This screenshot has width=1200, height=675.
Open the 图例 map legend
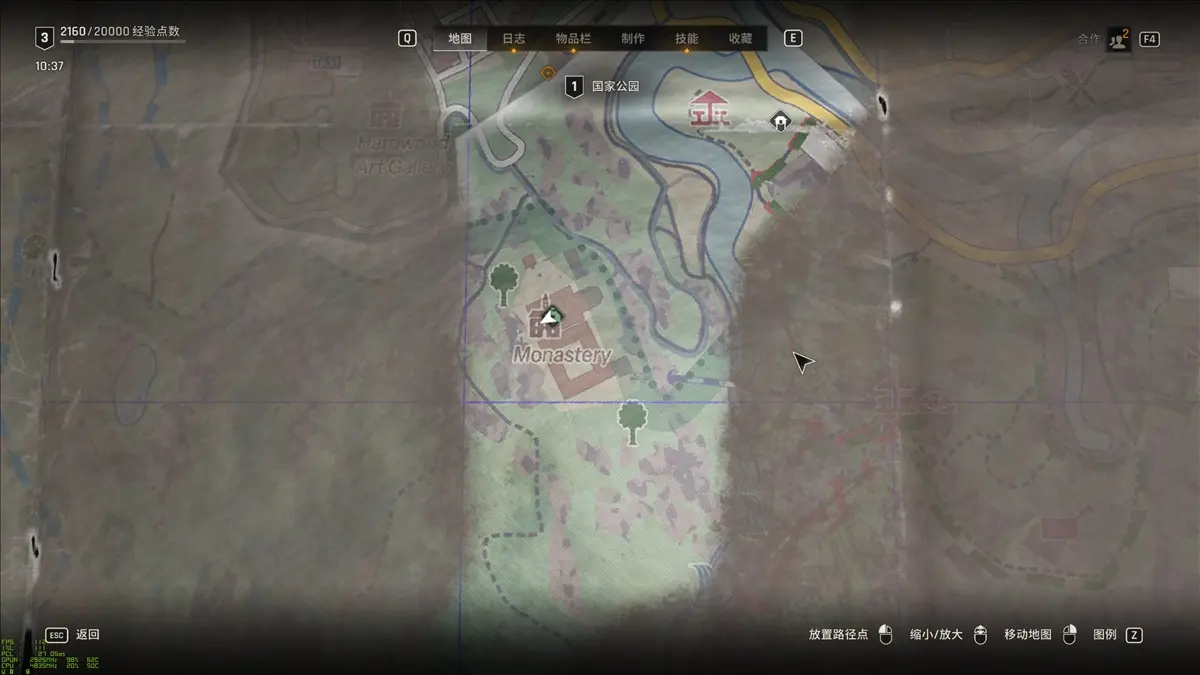(x=1105, y=635)
